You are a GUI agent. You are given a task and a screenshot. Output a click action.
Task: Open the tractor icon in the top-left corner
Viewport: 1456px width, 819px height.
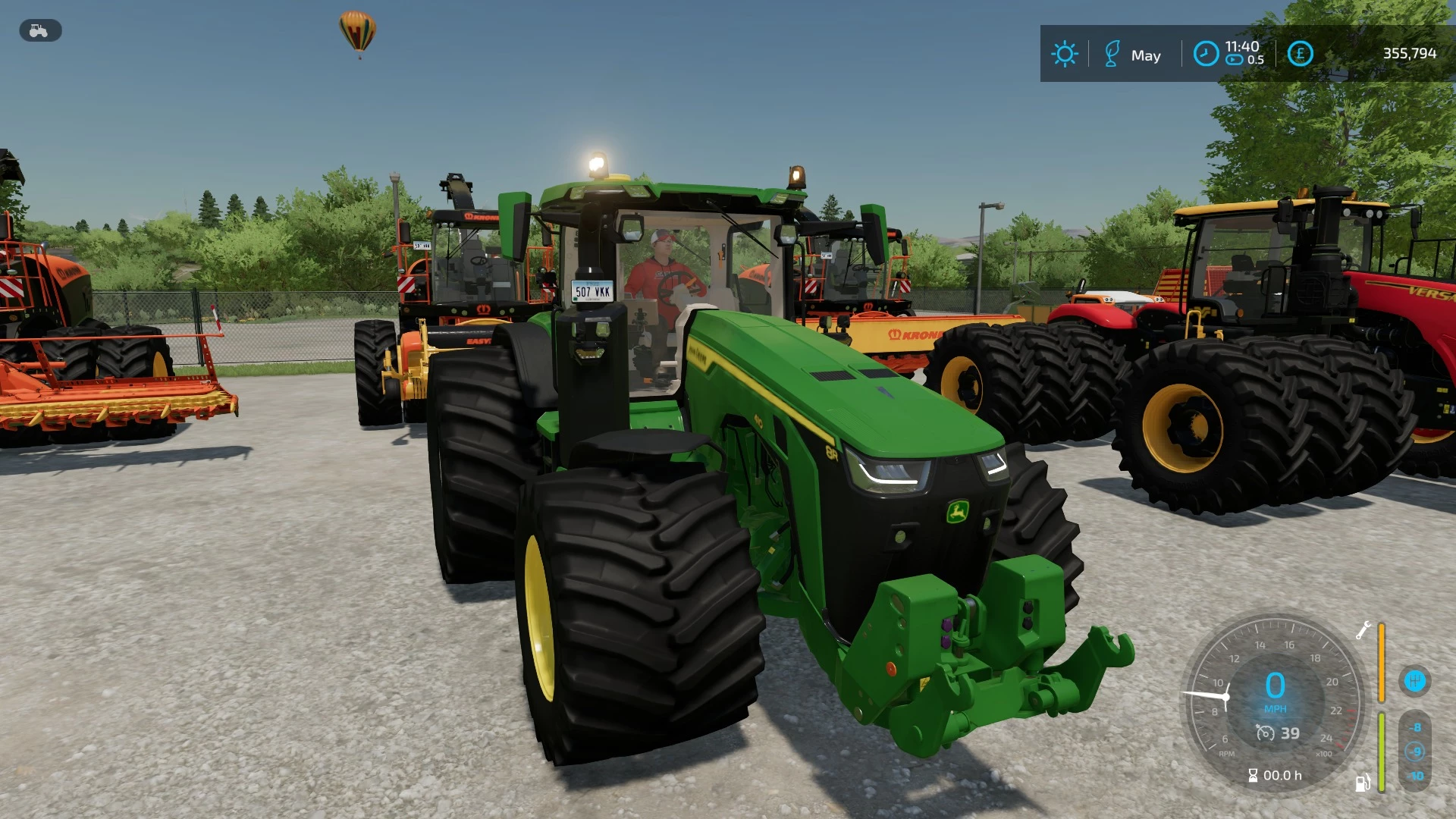[39, 31]
